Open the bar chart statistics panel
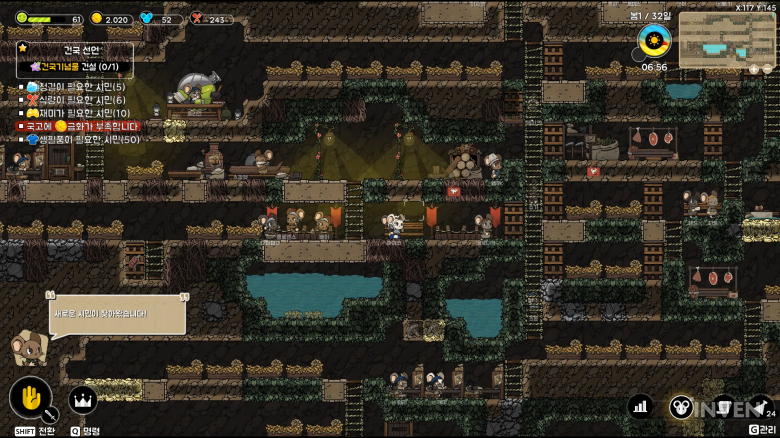 coord(641,406)
